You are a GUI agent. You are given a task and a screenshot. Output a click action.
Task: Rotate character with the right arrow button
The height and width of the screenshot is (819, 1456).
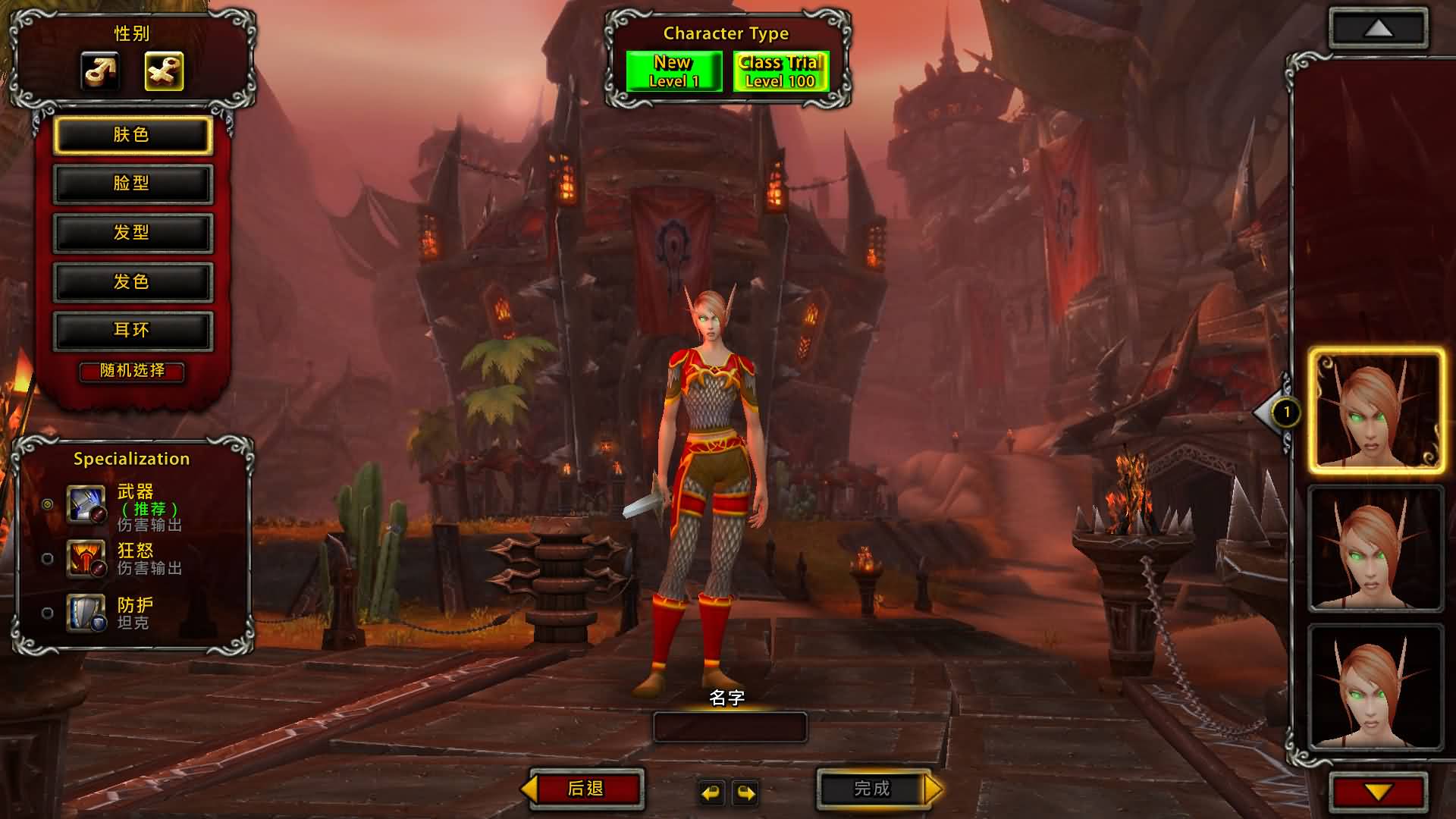(x=746, y=792)
